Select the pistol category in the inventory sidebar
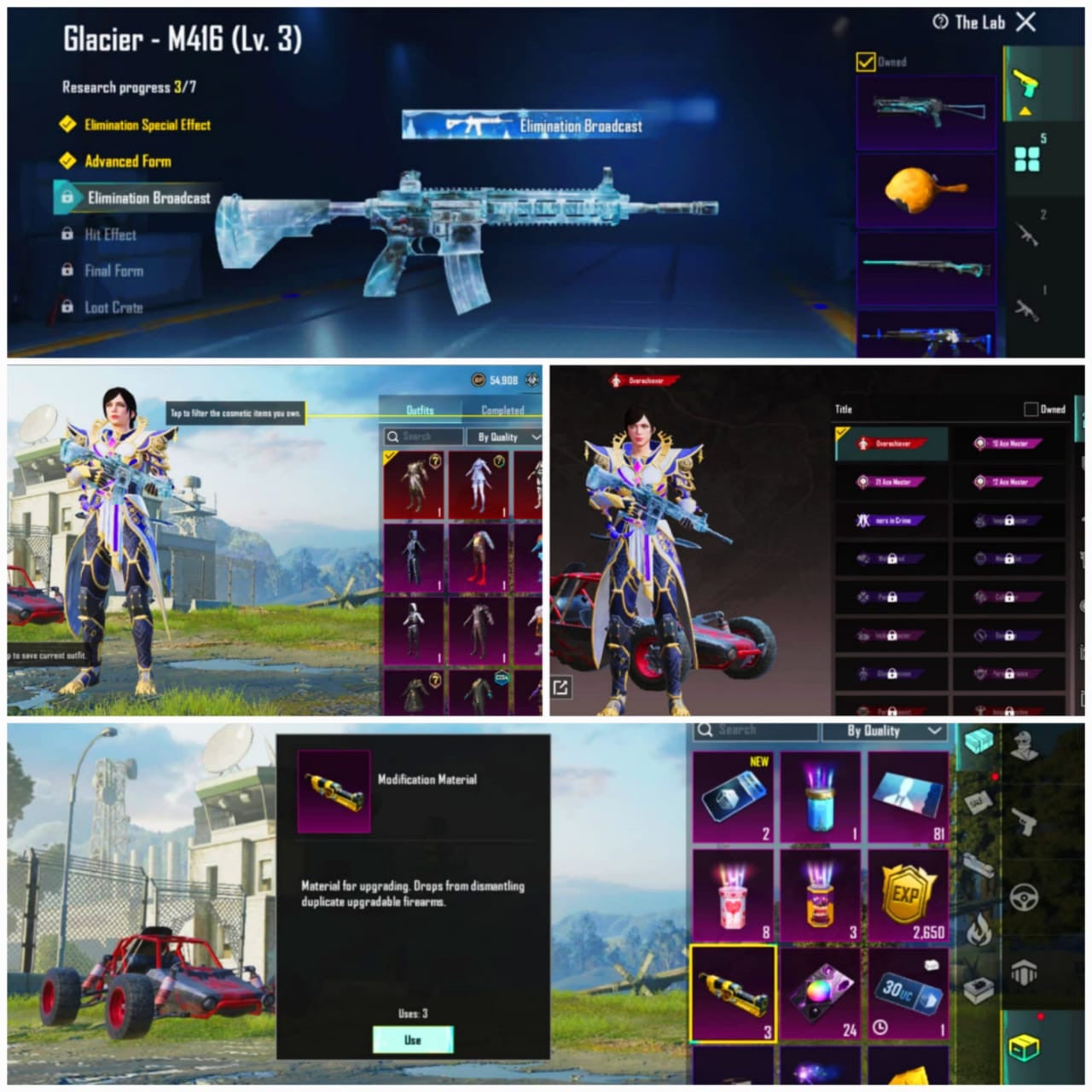The height and width of the screenshot is (1092, 1092). click(1024, 821)
